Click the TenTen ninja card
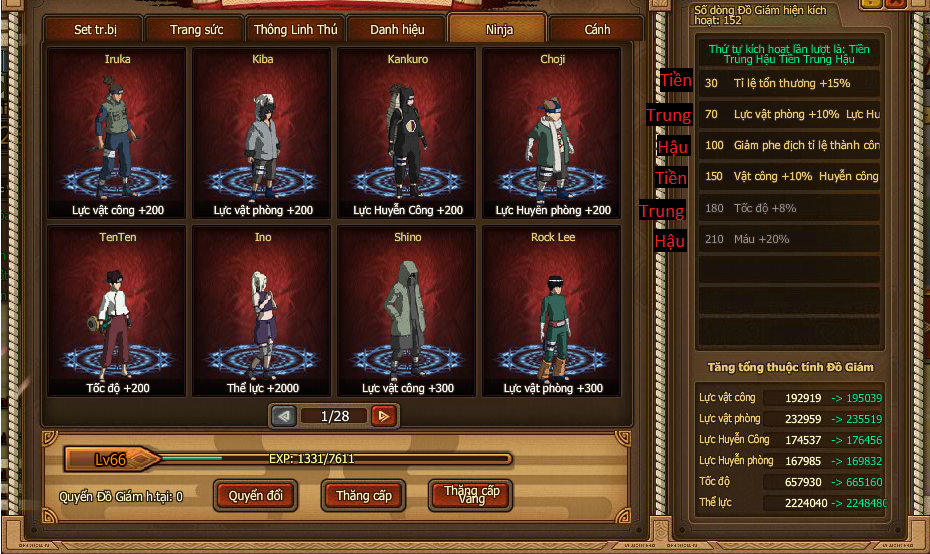Screen dimensions: 930x554 [117, 311]
